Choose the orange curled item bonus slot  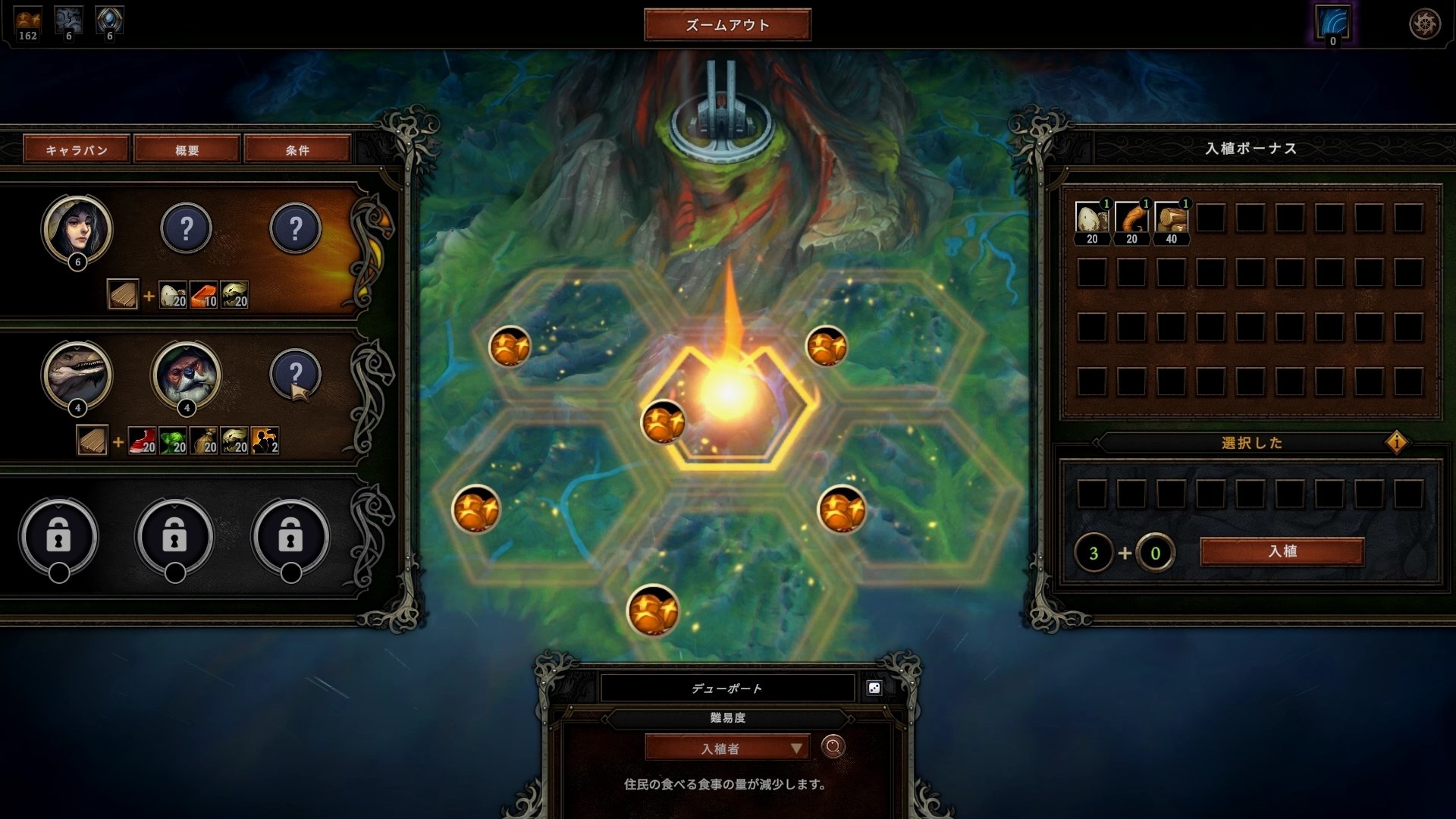coord(1131,218)
